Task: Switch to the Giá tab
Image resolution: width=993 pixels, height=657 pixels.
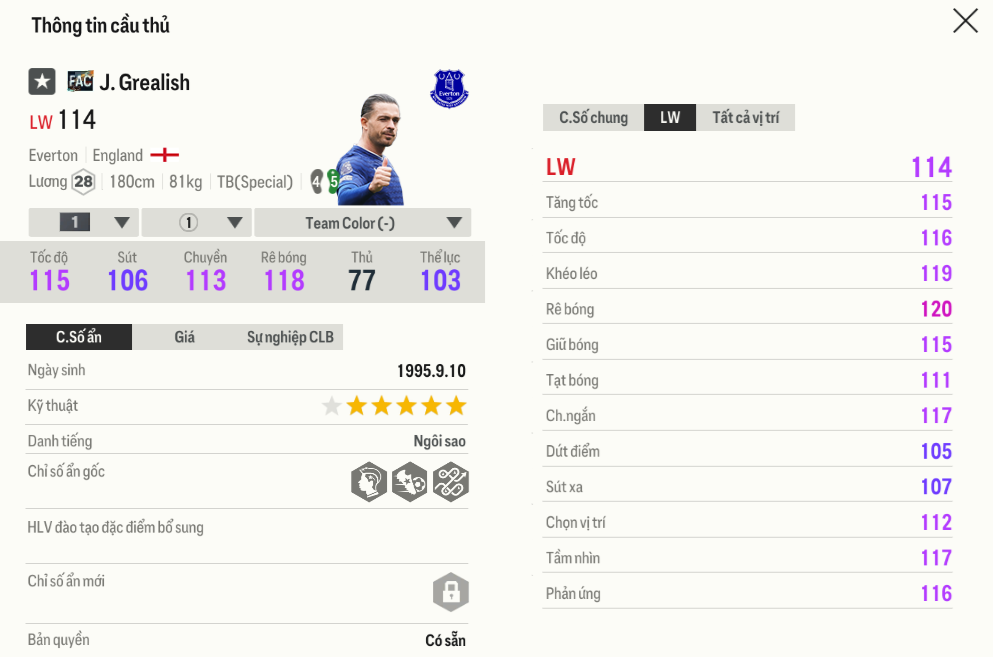Action: tap(185, 337)
